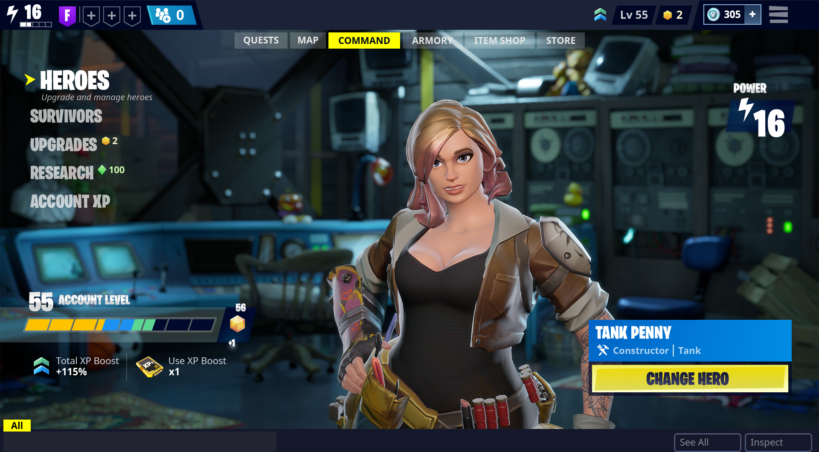The width and height of the screenshot is (819, 452).
Task: Open the party members counter
Action: (x=171, y=15)
